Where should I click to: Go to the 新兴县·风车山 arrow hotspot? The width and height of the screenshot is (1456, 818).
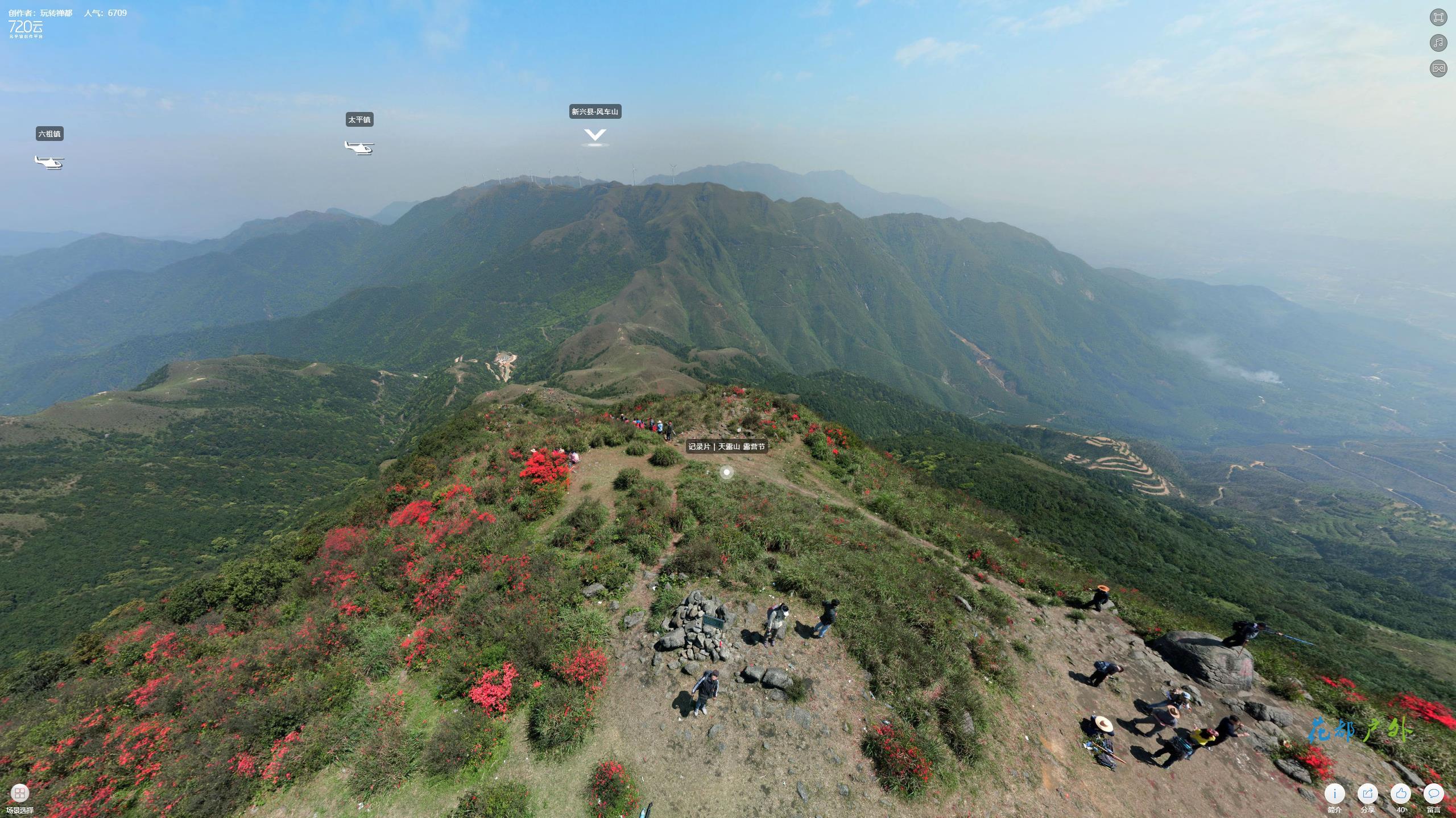coord(595,136)
